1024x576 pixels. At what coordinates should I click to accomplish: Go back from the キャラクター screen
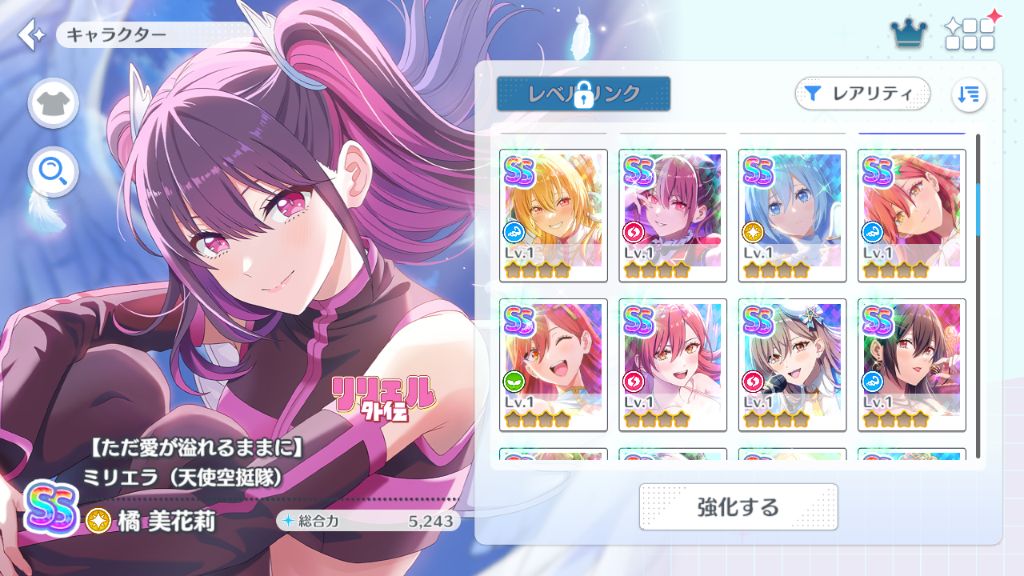pos(31,34)
